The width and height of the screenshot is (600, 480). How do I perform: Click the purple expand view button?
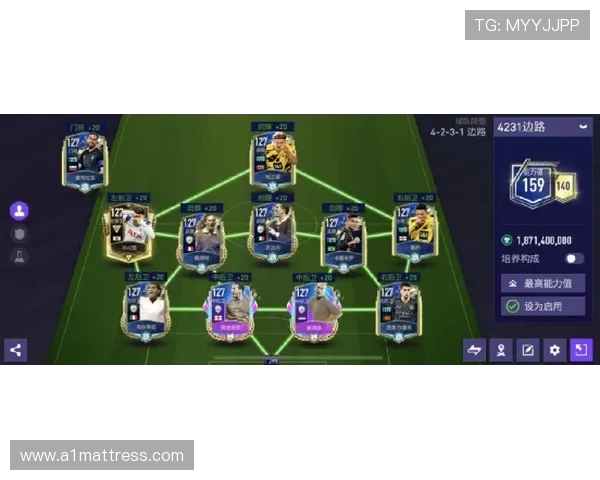[x=581, y=350]
